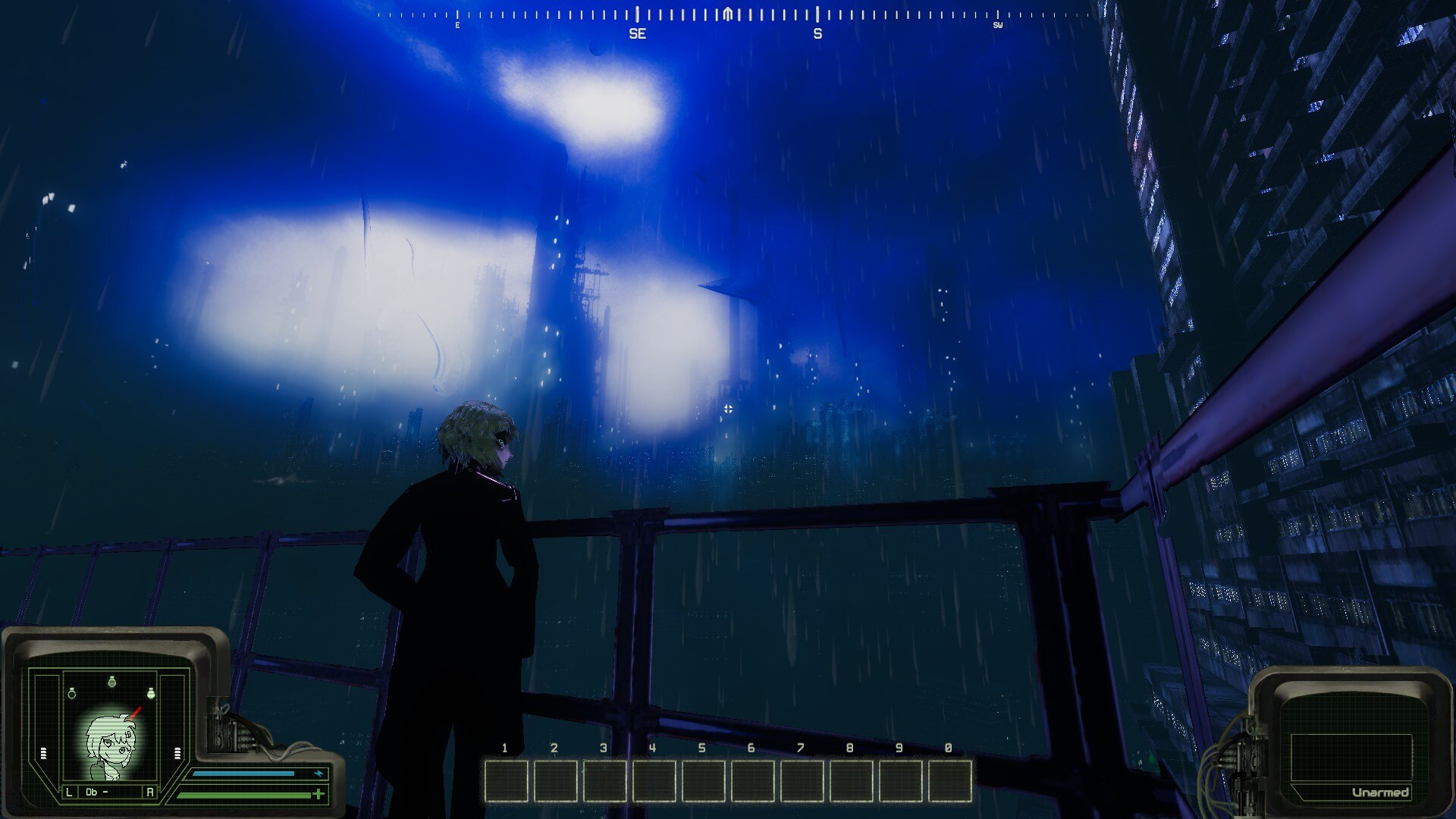Select hotbar slot number 1
The image size is (1456, 819).
click(x=507, y=781)
